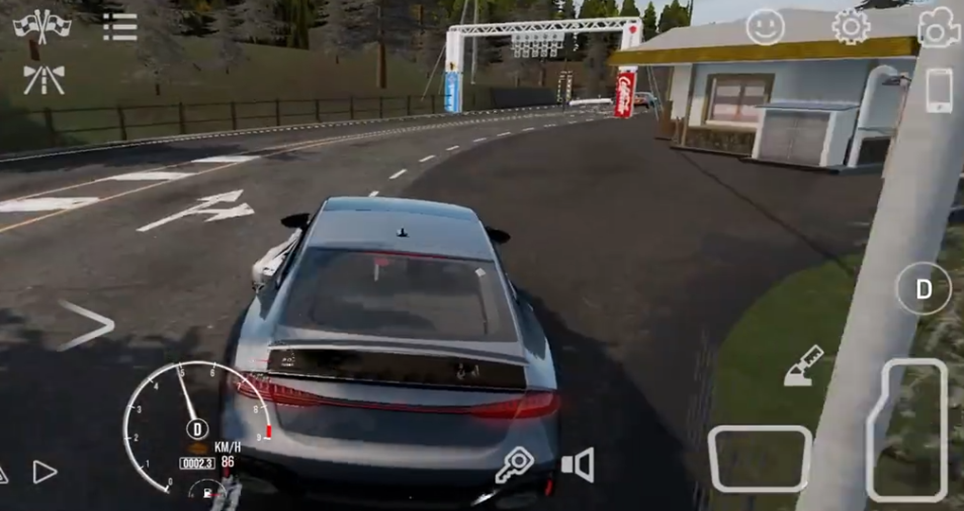Open the gear settings menu
This screenshot has height=511, width=964.
(x=851, y=27)
